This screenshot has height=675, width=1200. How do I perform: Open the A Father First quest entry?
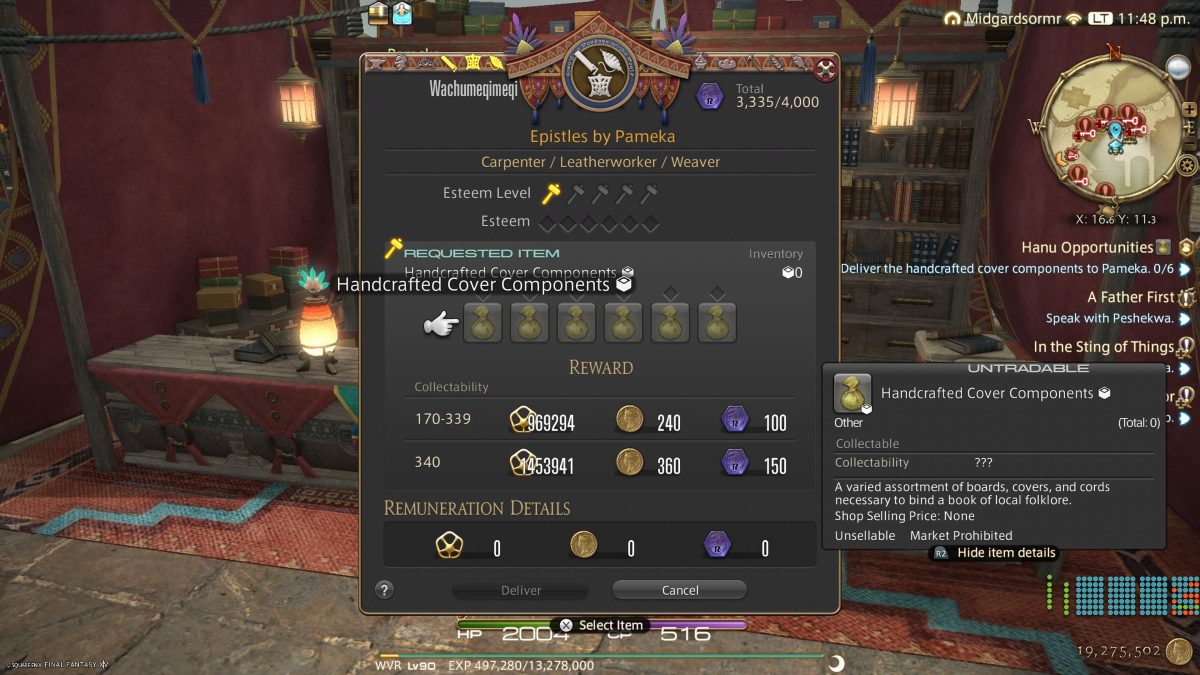pos(1130,297)
